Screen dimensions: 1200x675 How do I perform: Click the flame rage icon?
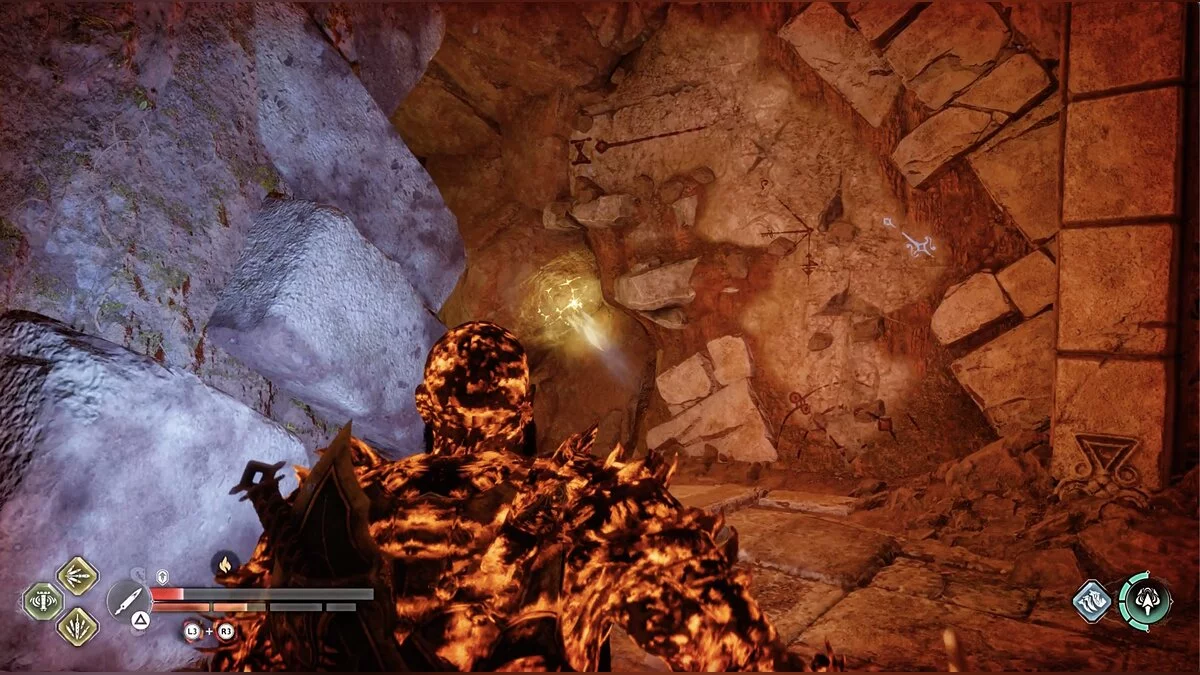click(x=225, y=565)
